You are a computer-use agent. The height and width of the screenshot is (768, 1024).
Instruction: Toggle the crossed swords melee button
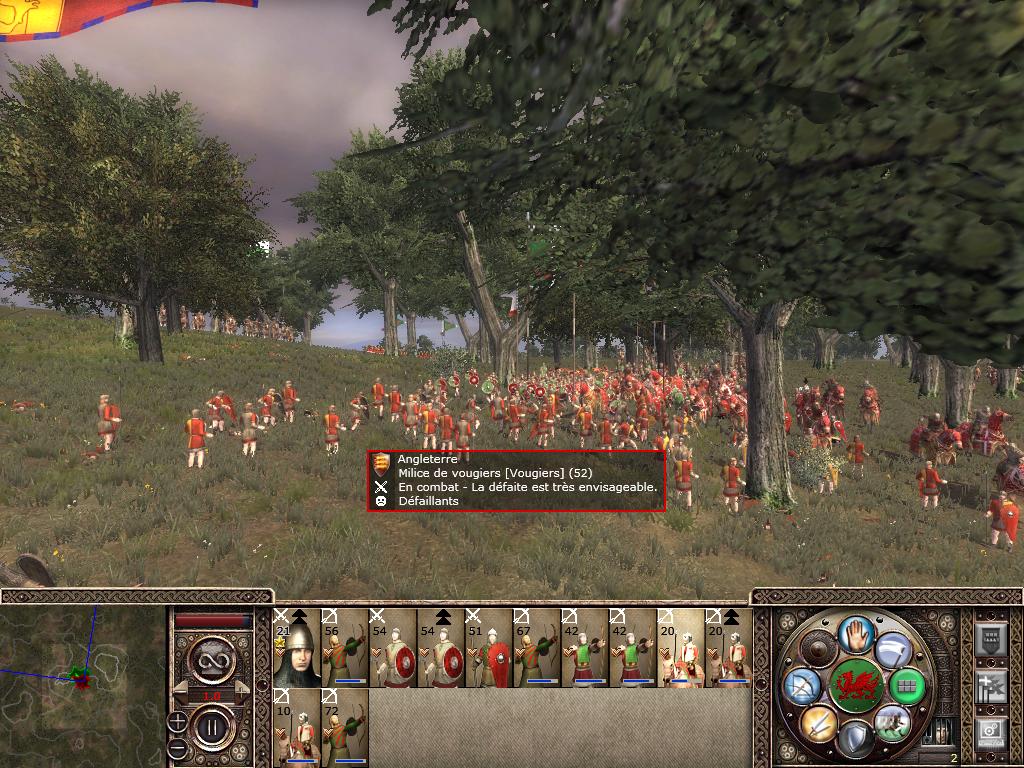tap(817, 722)
